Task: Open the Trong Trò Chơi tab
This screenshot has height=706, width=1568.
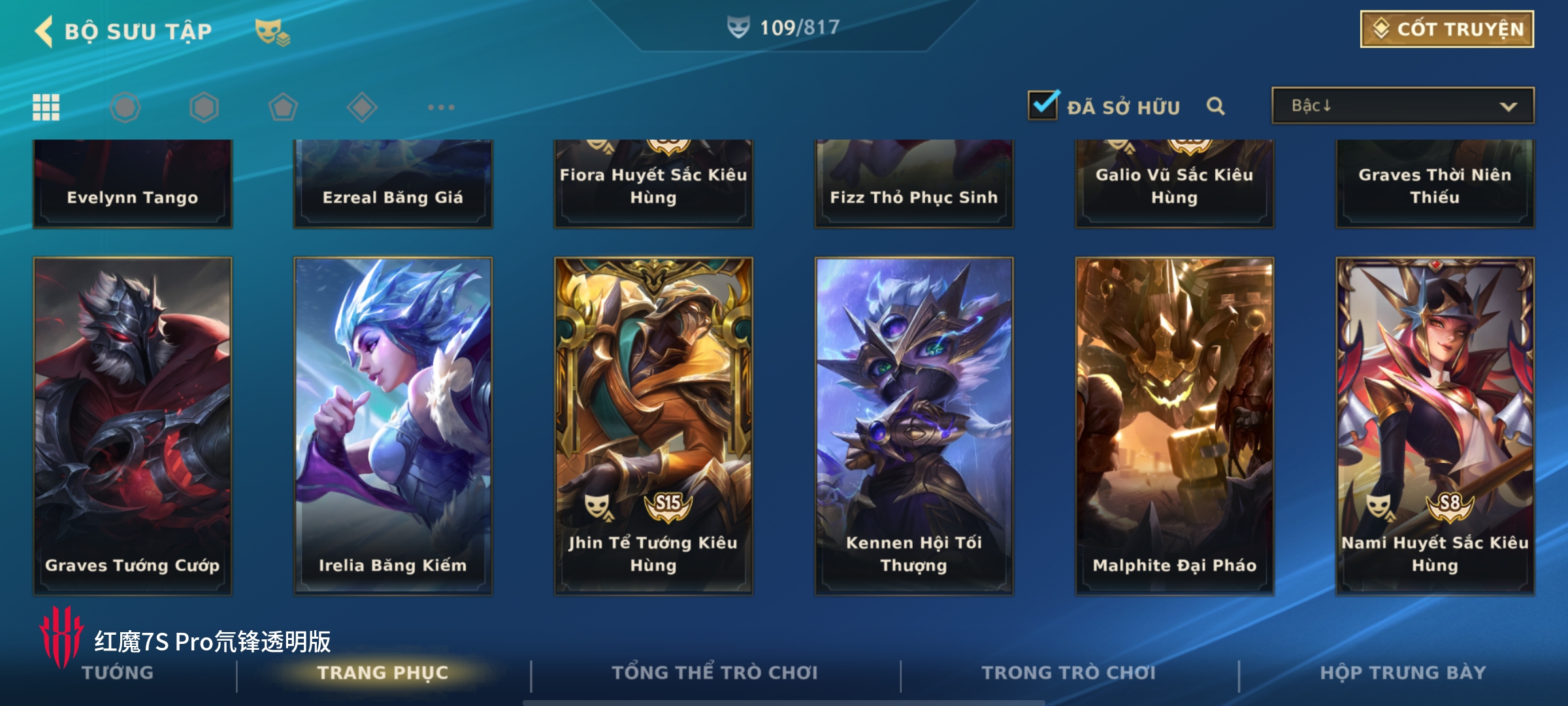Action: pos(1068,673)
